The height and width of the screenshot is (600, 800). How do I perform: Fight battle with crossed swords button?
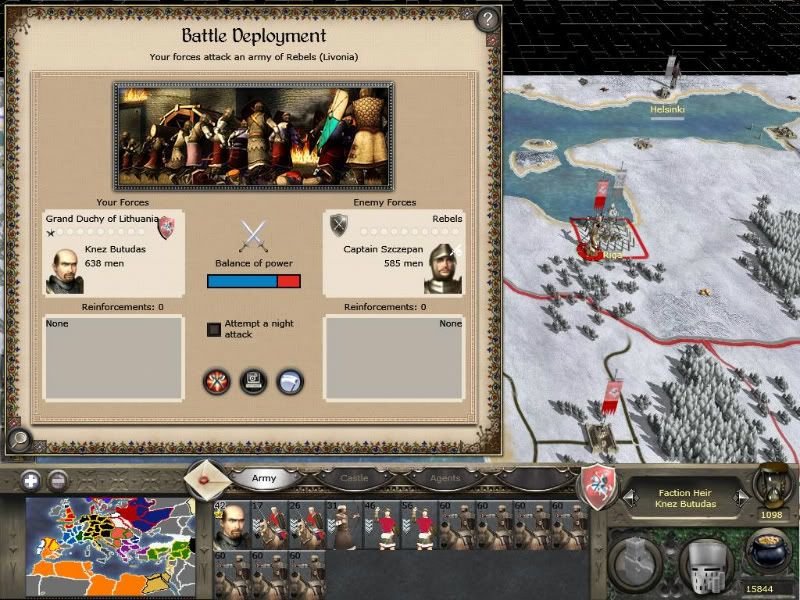pos(216,381)
